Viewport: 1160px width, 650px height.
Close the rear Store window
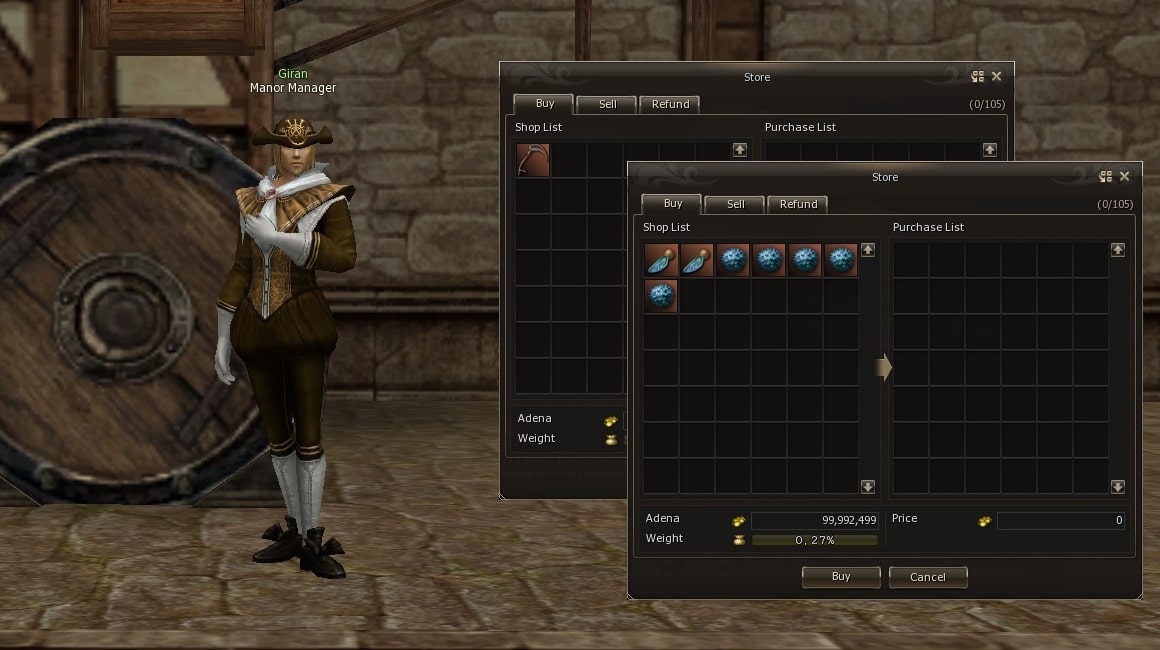coord(996,77)
